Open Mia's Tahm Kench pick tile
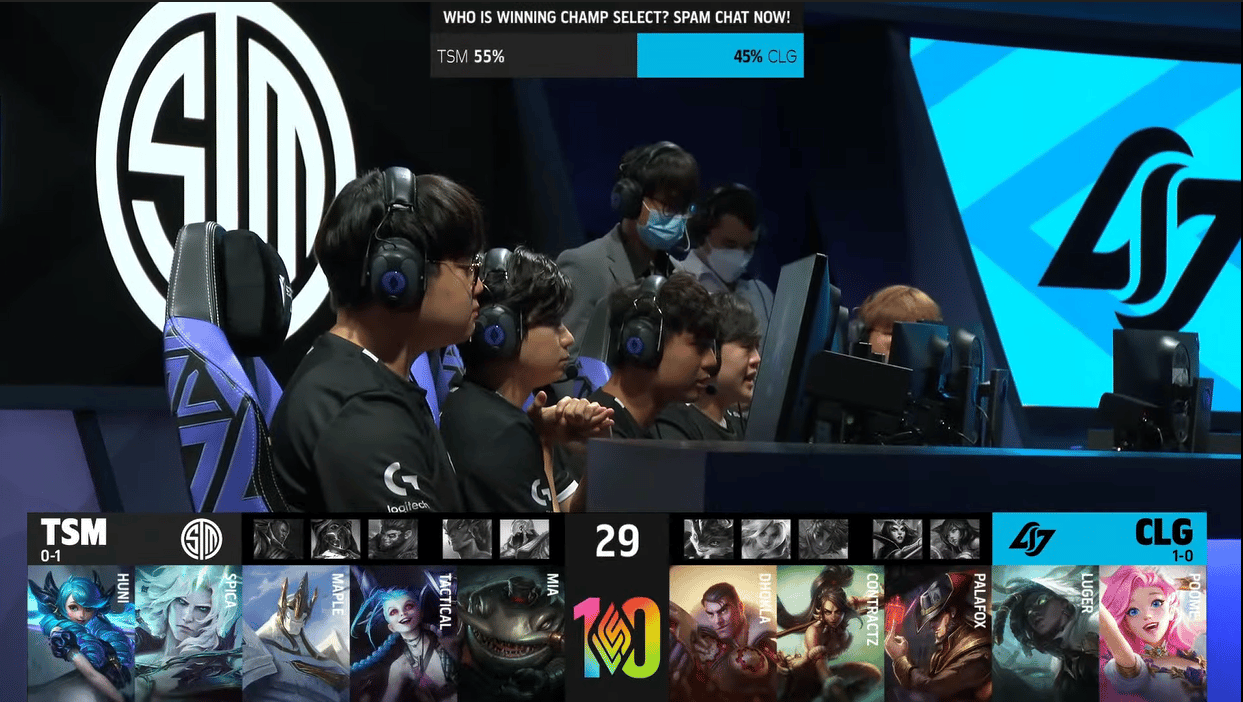Image resolution: width=1243 pixels, height=702 pixels. click(511, 632)
